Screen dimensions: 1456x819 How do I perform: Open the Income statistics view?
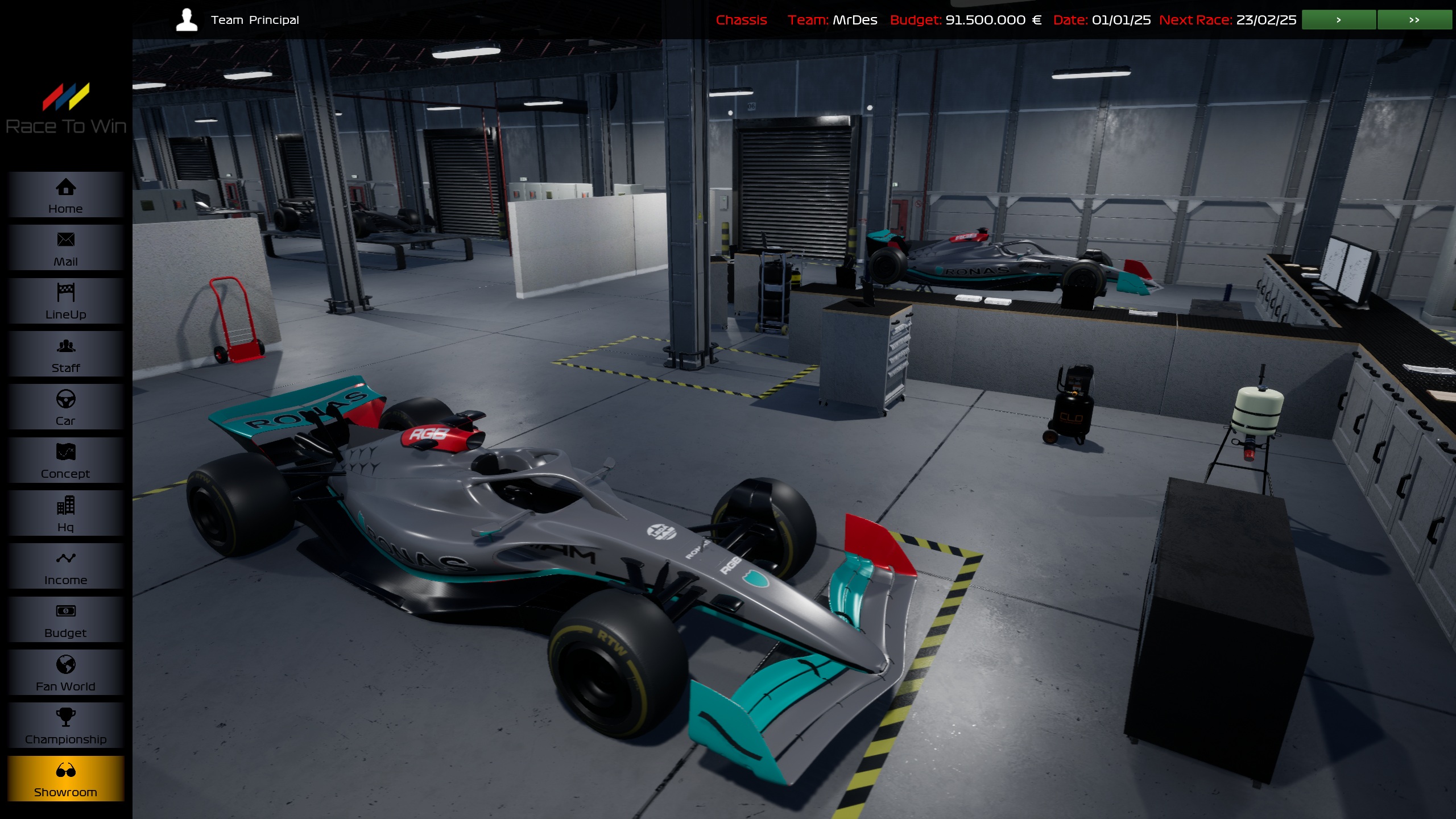(x=65, y=566)
